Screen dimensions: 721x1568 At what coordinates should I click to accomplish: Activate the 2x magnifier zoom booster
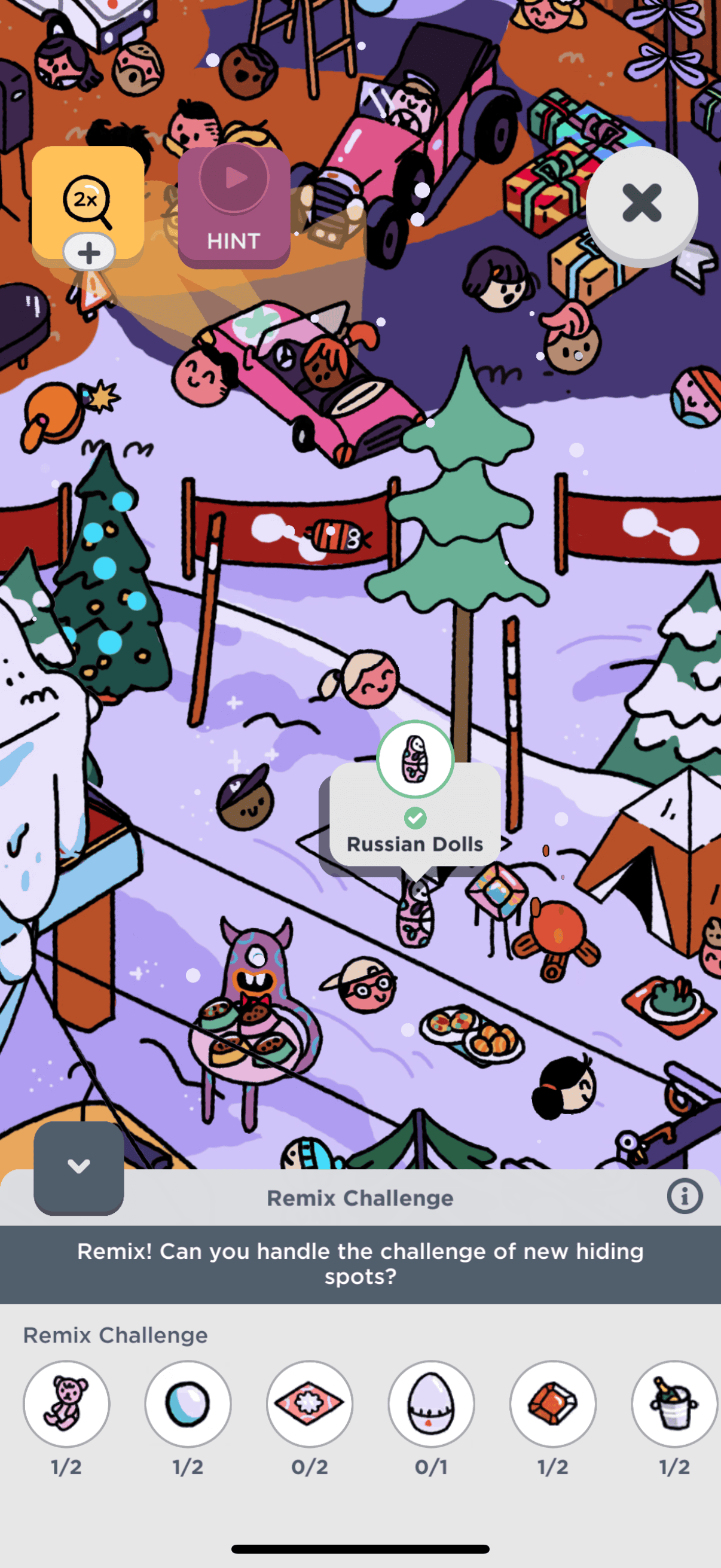pyautogui.click(x=88, y=200)
